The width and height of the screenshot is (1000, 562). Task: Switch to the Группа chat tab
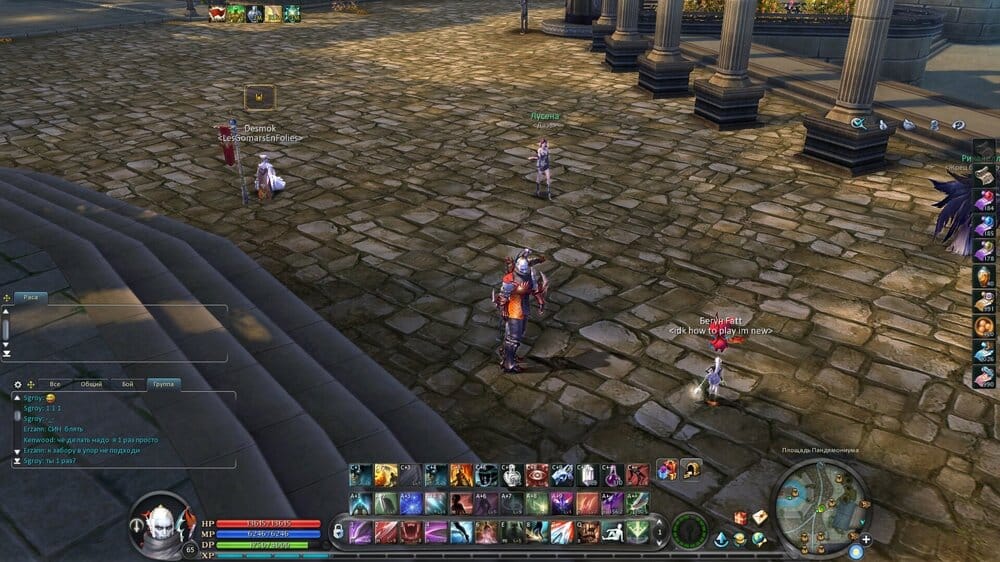tap(161, 384)
